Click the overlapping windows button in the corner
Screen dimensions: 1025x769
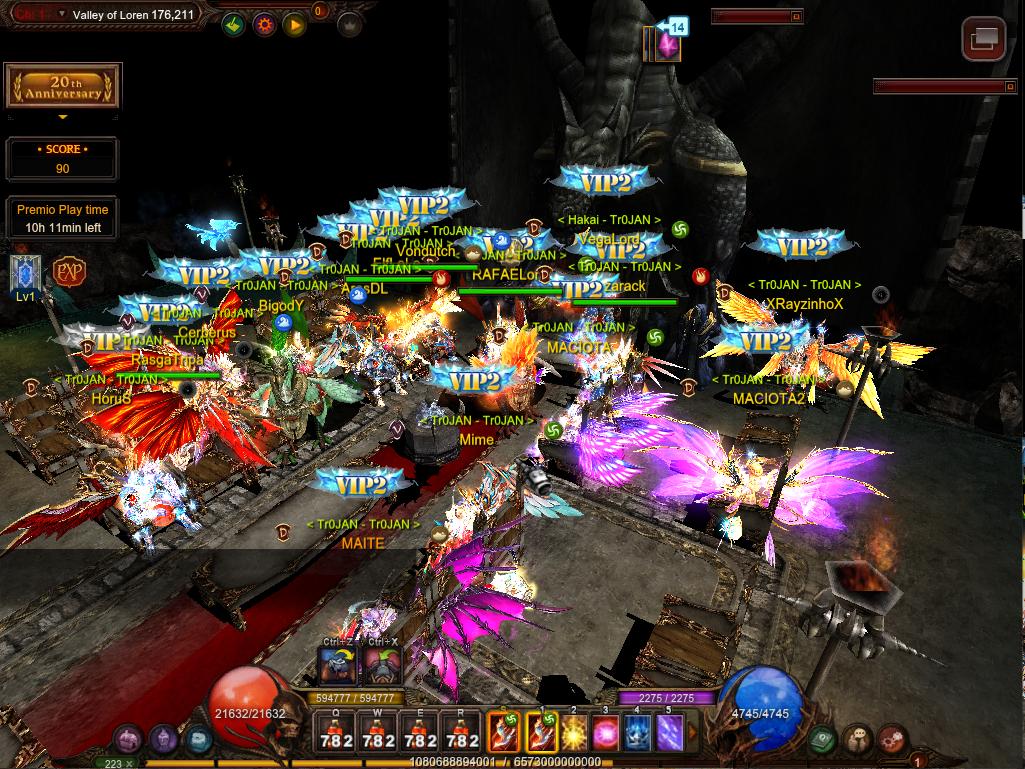(983, 39)
